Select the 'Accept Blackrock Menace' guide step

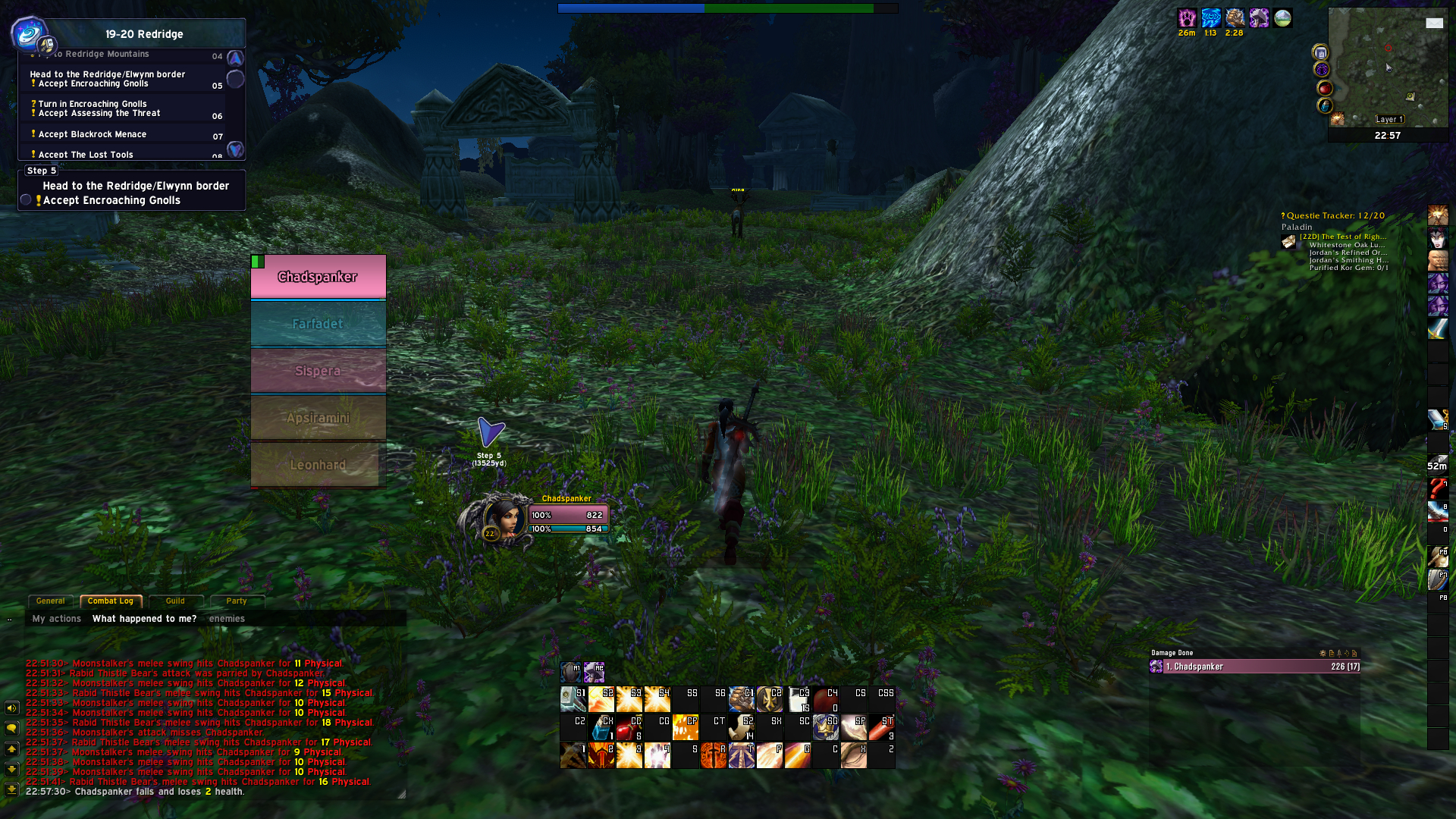click(x=93, y=134)
